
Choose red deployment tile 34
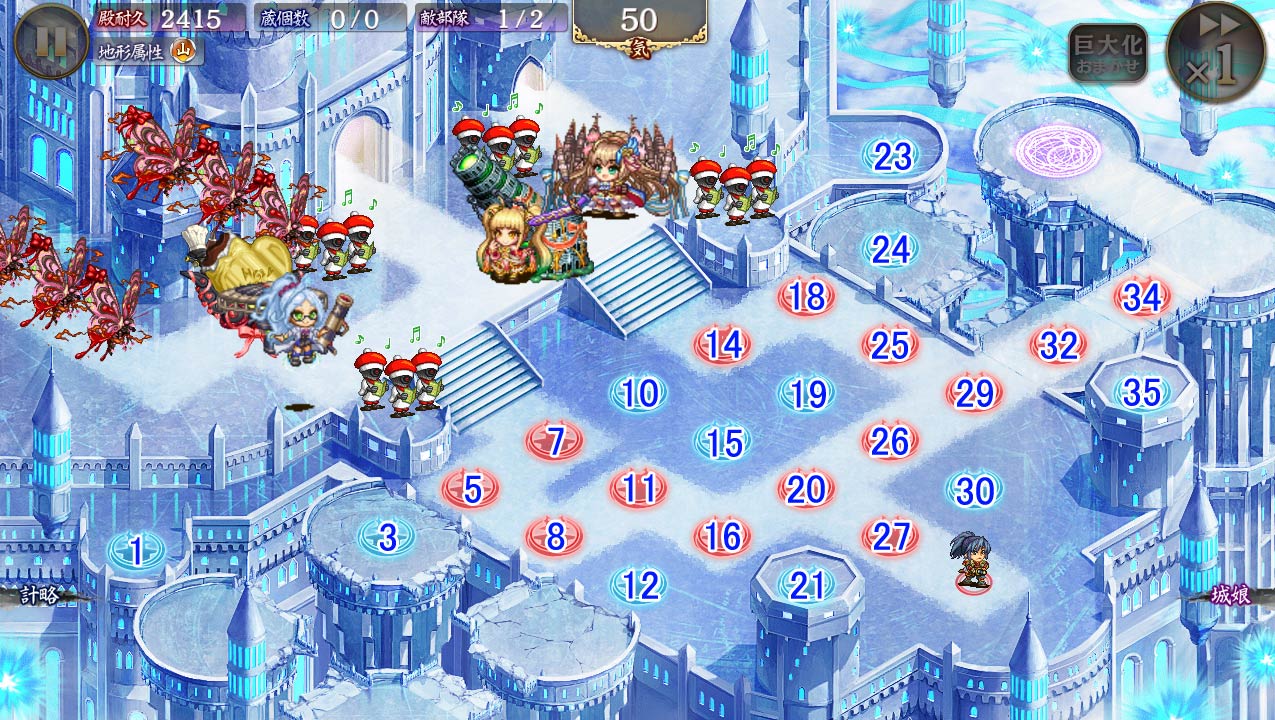1142,297
